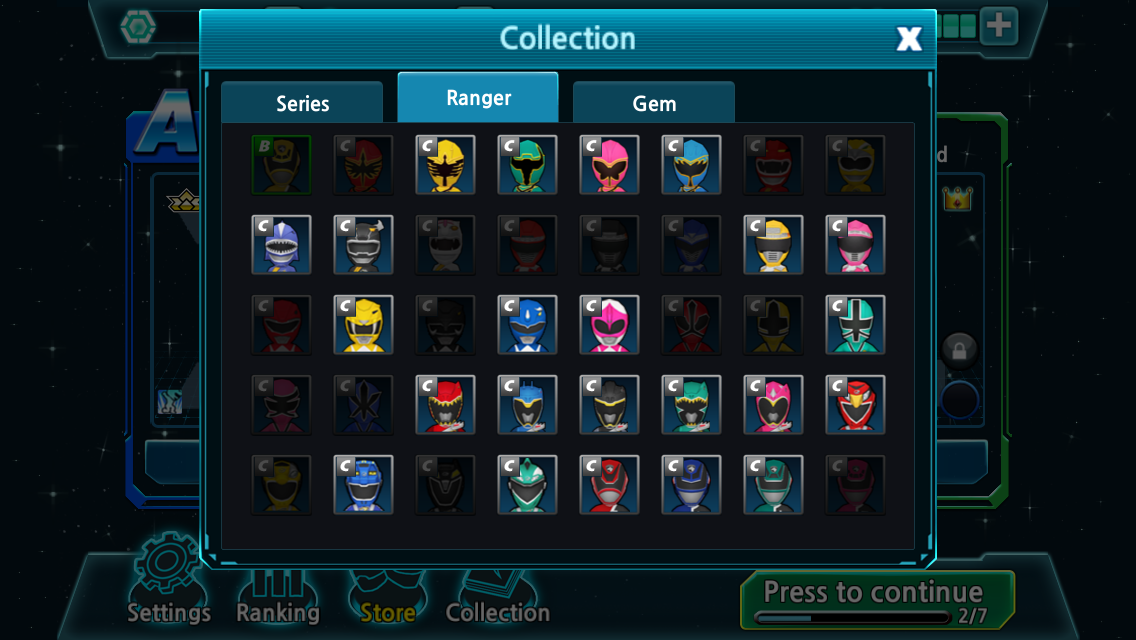Open the Gem tab
This screenshot has width=1136, height=640.
tap(654, 103)
